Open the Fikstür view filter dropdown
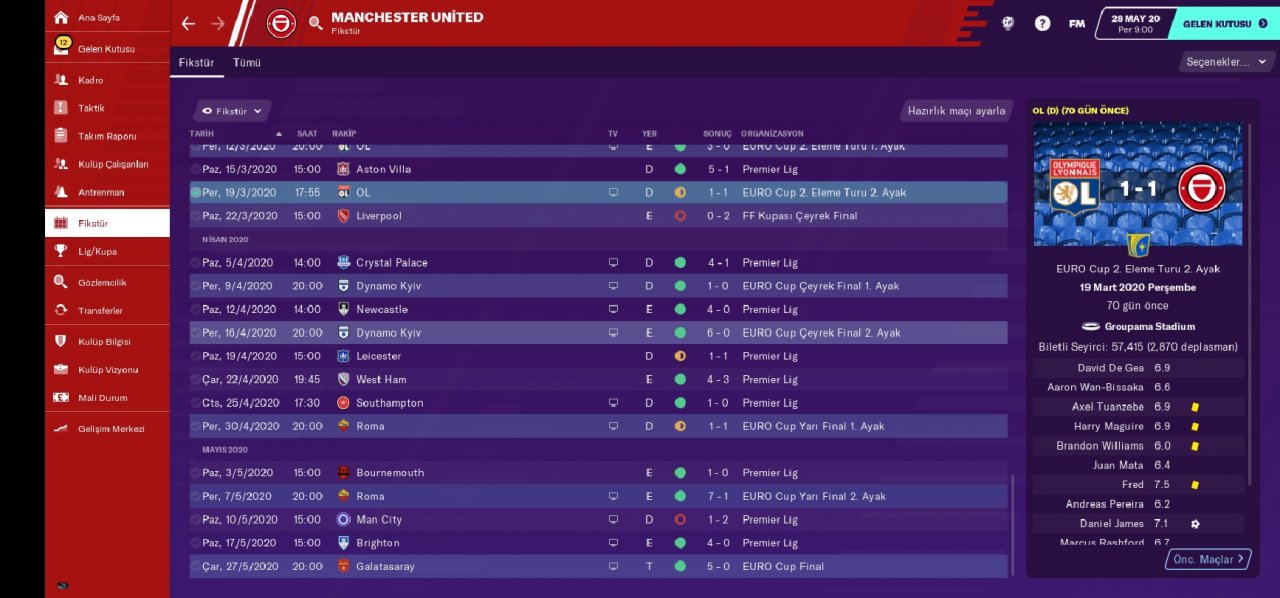This screenshot has height=598, width=1280. coord(231,111)
